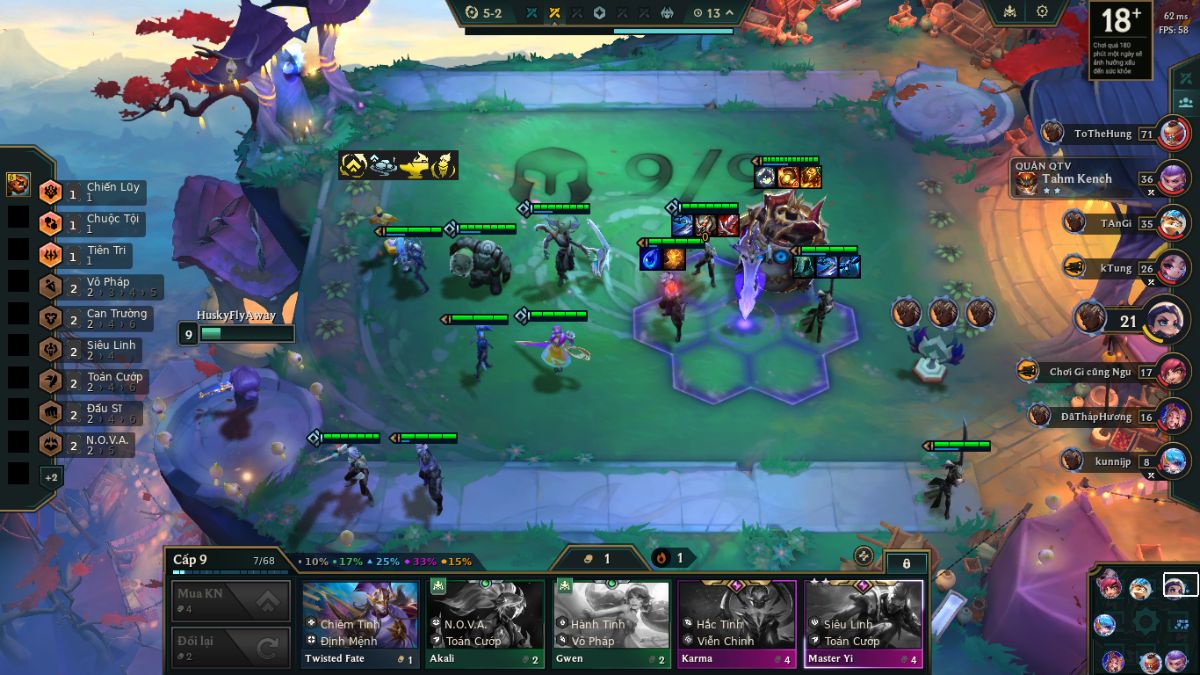Viewport: 1200px width, 675px height.
Task: Open the settings gear icon
Action: click(x=1042, y=11)
